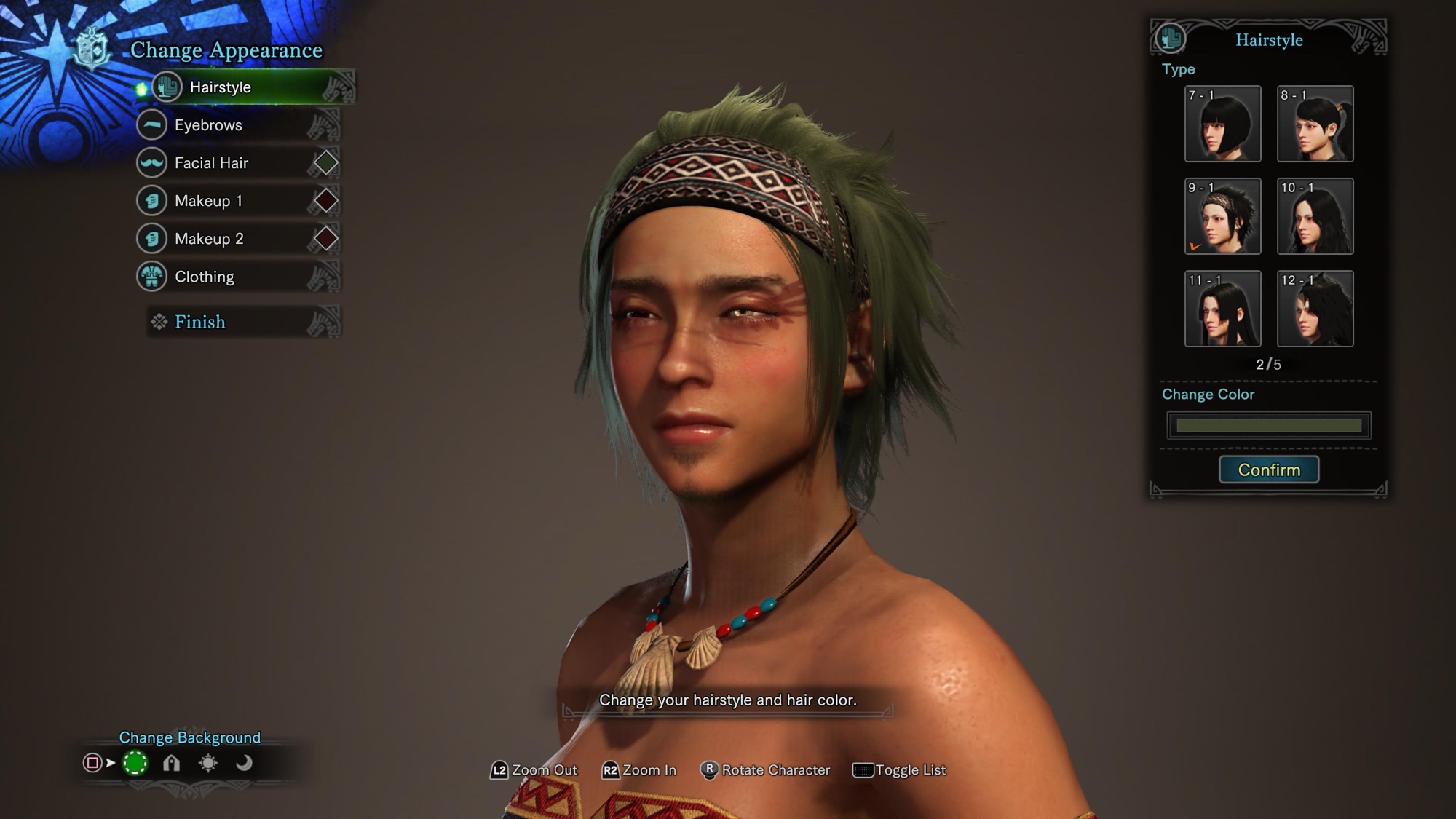This screenshot has width=1456, height=819.
Task: Switch background to the moon icon
Action: 244,763
